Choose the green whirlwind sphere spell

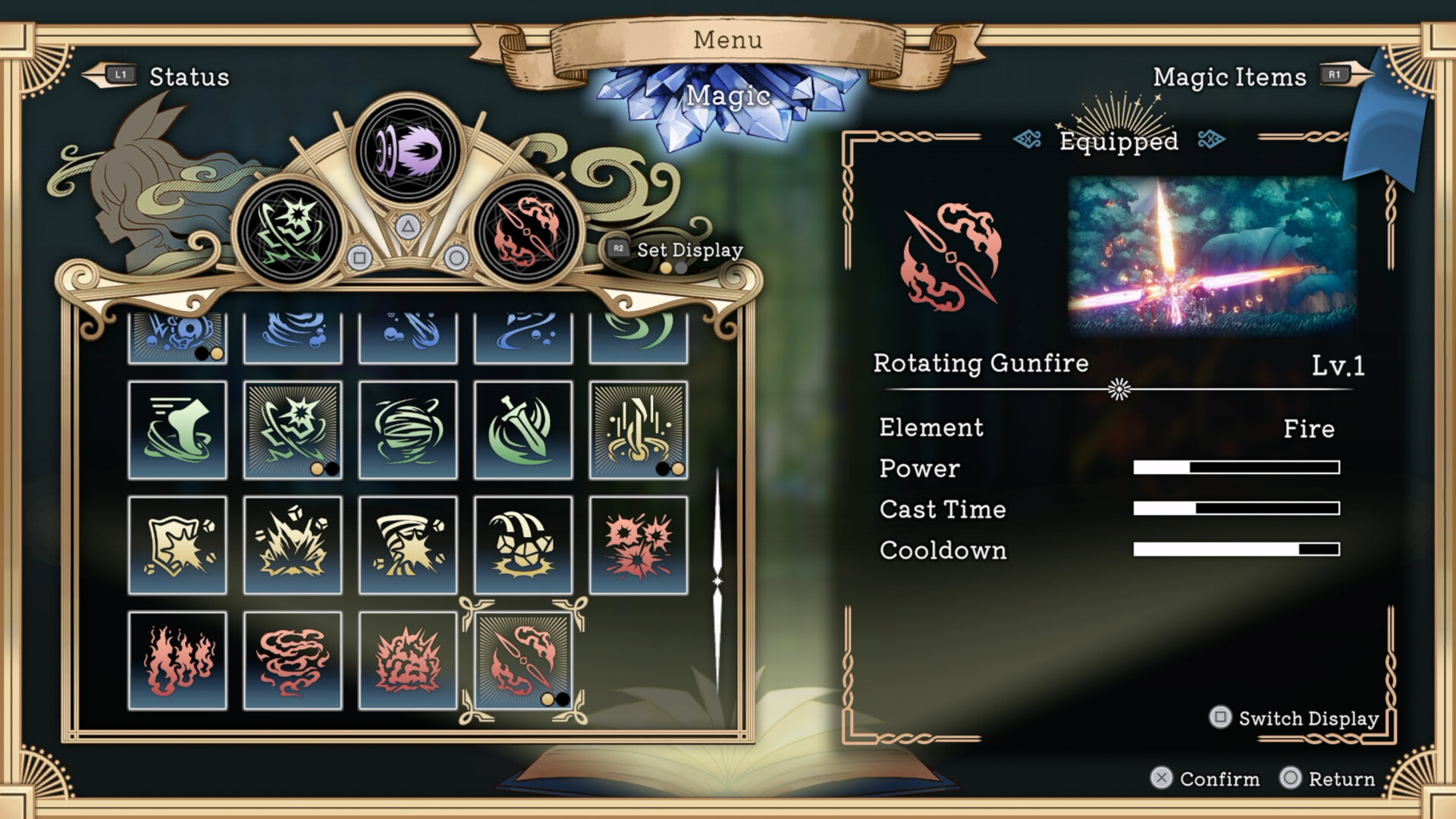[x=408, y=430]
